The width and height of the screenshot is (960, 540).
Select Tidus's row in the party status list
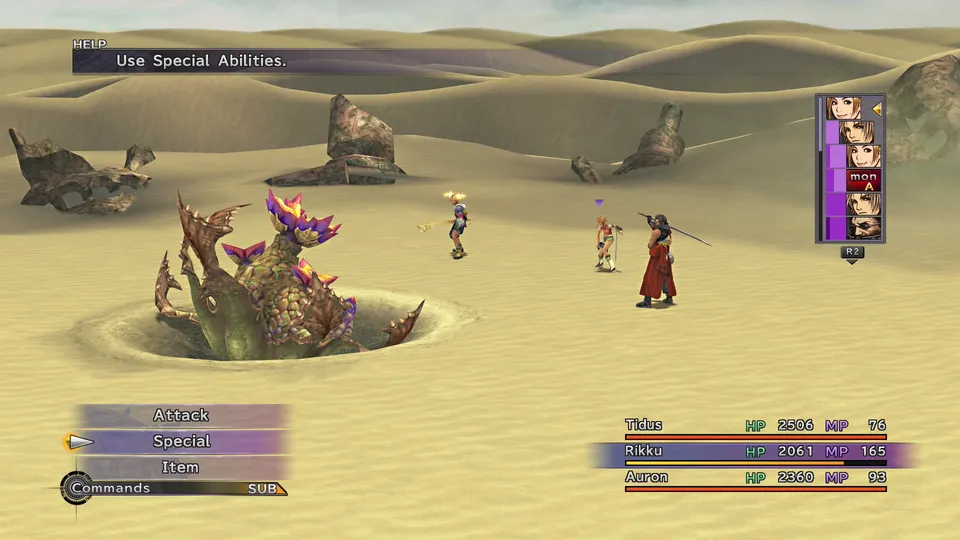click(755, 427)
